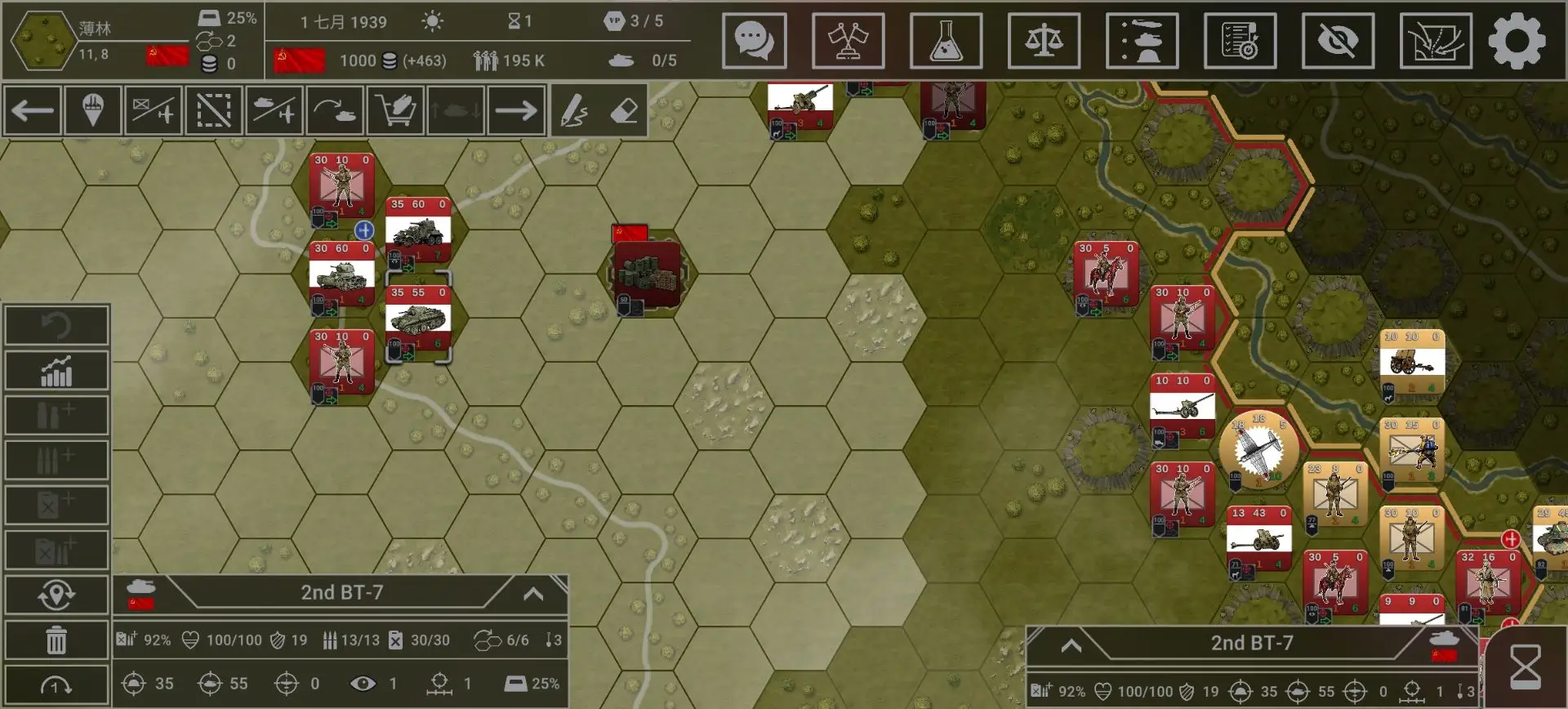This screenshot has height=709, width=1568.
Task: Open the research flask menu
Action: click(946, 40)
